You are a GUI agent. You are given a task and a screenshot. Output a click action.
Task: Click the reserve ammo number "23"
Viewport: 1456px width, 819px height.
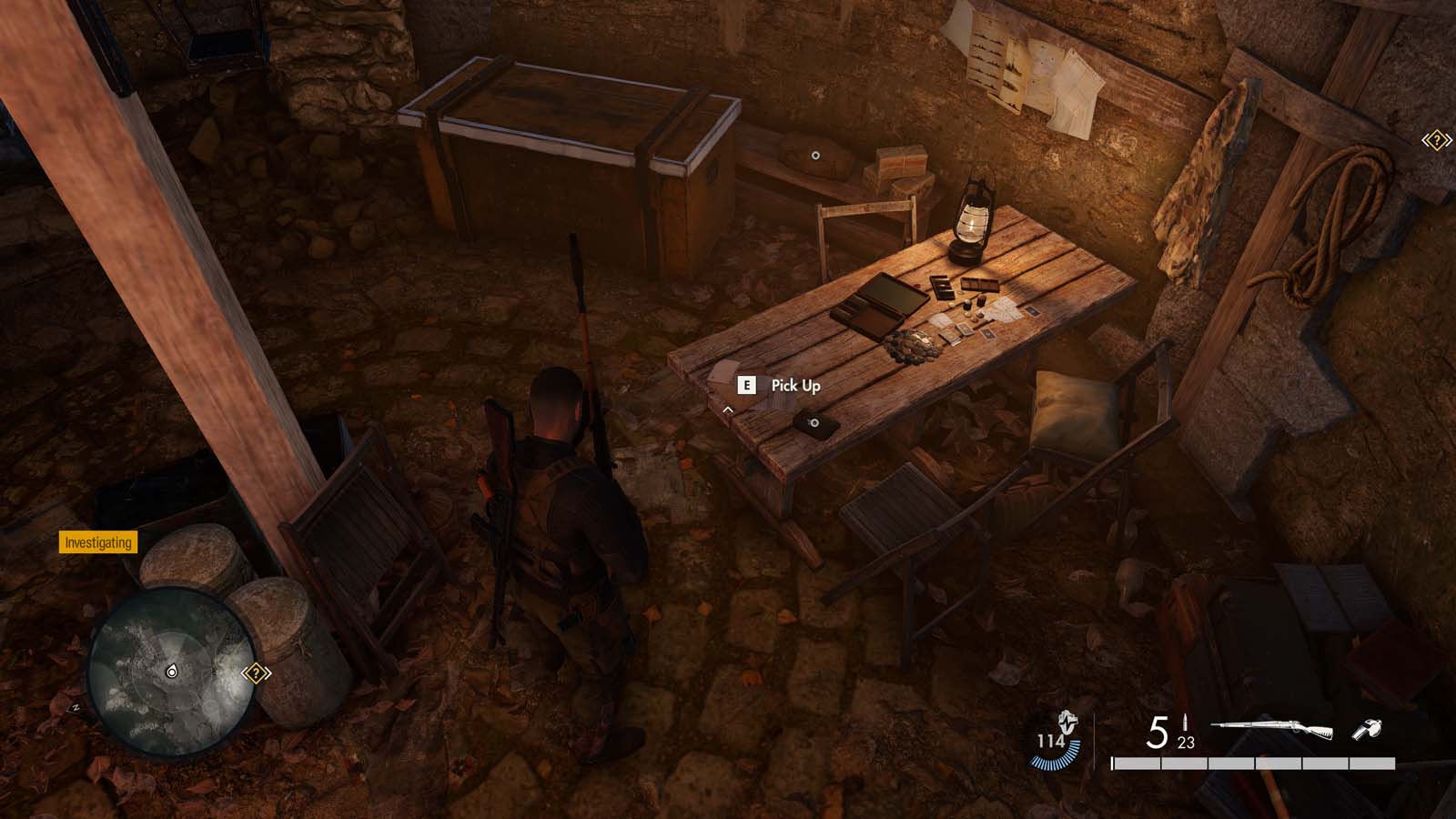(x=1185, y=743)
